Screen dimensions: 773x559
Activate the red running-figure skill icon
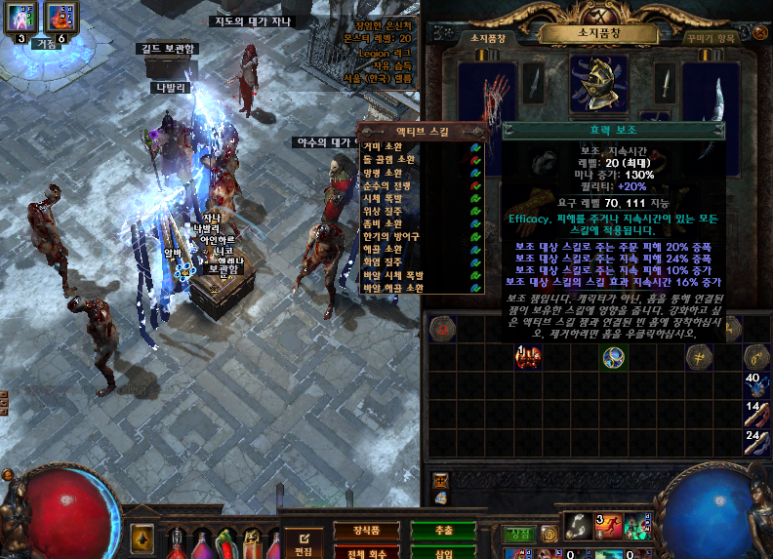pos(610,526)
